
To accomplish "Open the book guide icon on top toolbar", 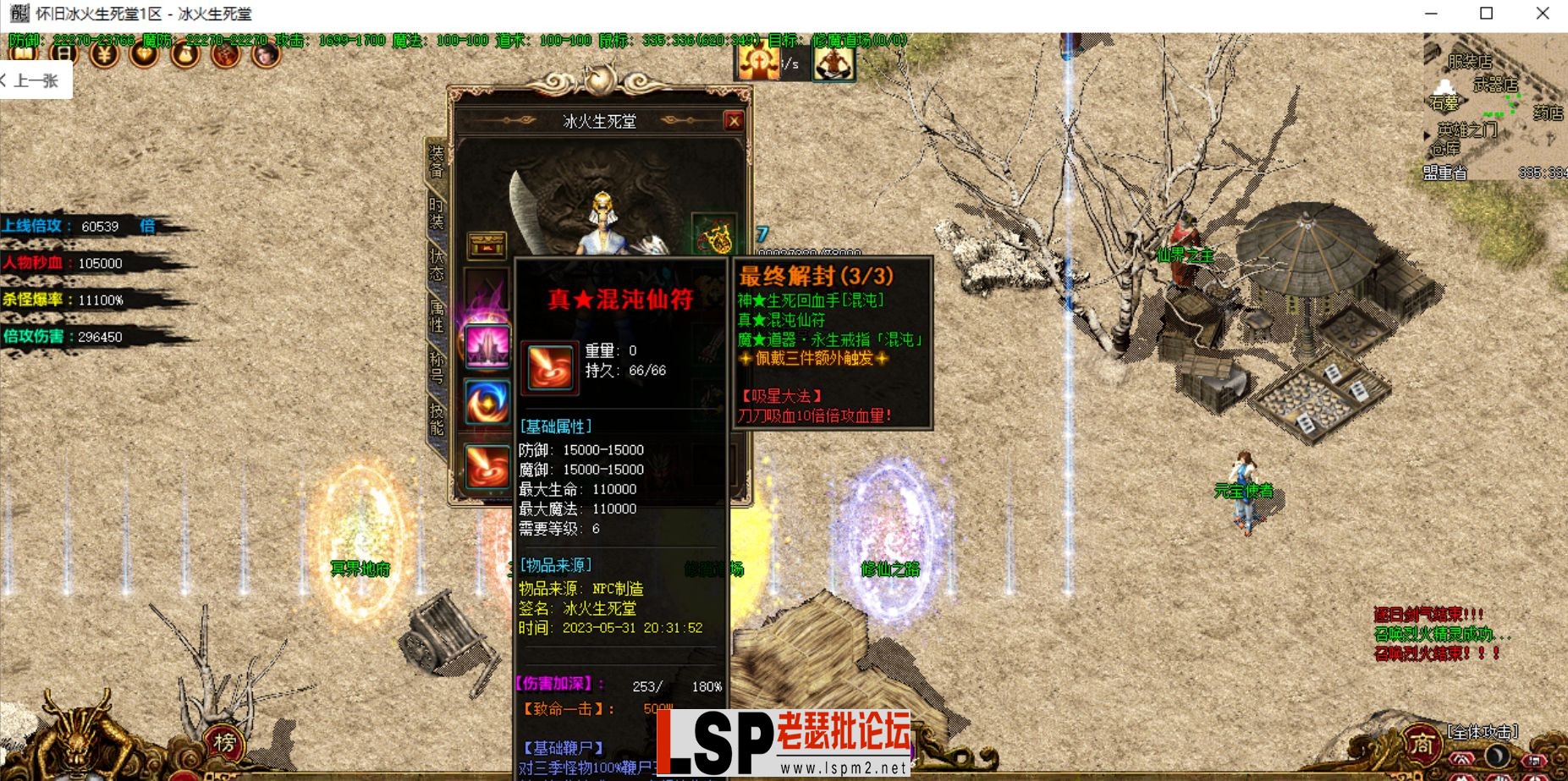I will 23,52.
